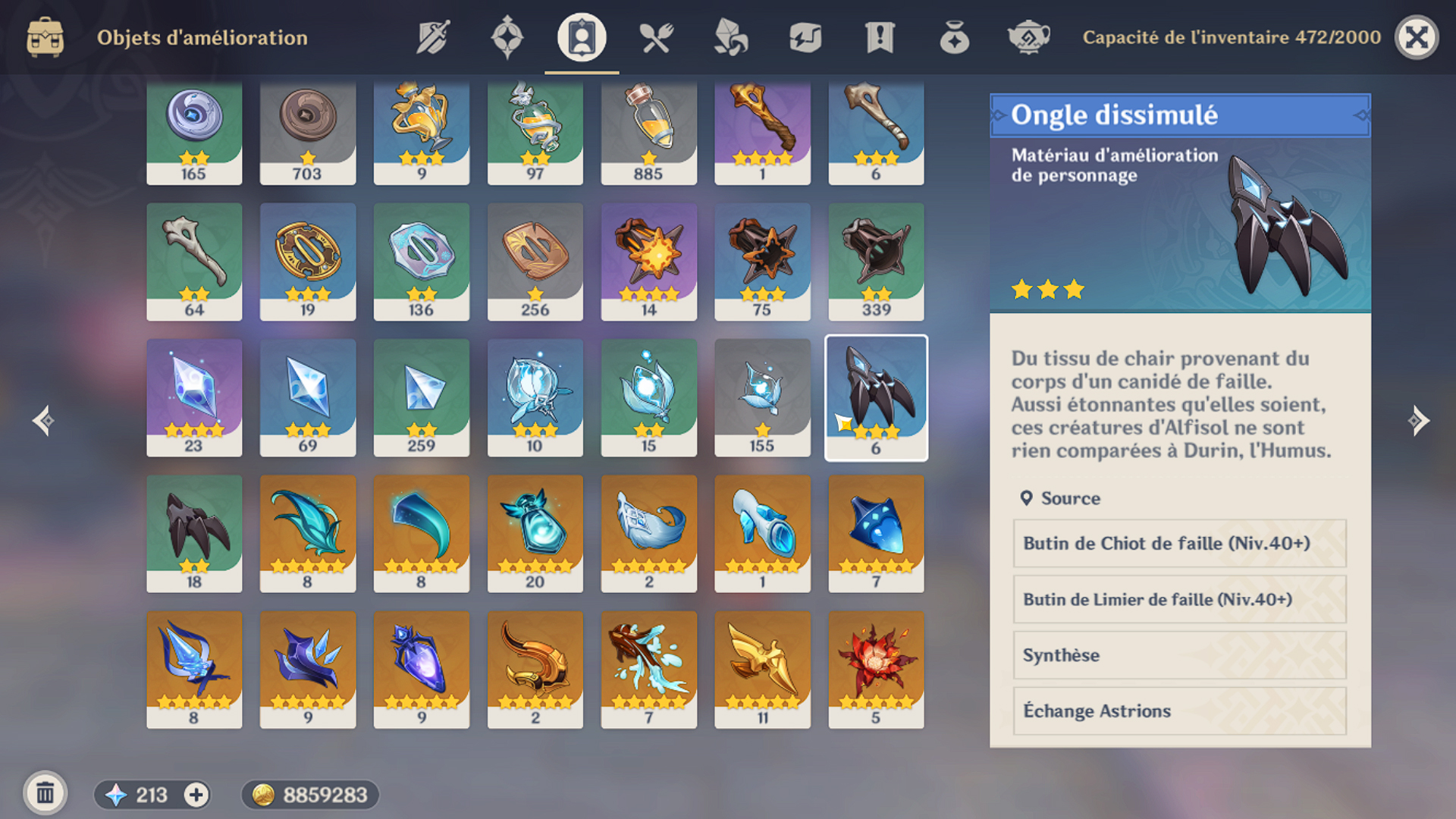Close the inventory screen
Image resolution: width=1456 pixels, height=819 pixels.
click(1416, 37)
